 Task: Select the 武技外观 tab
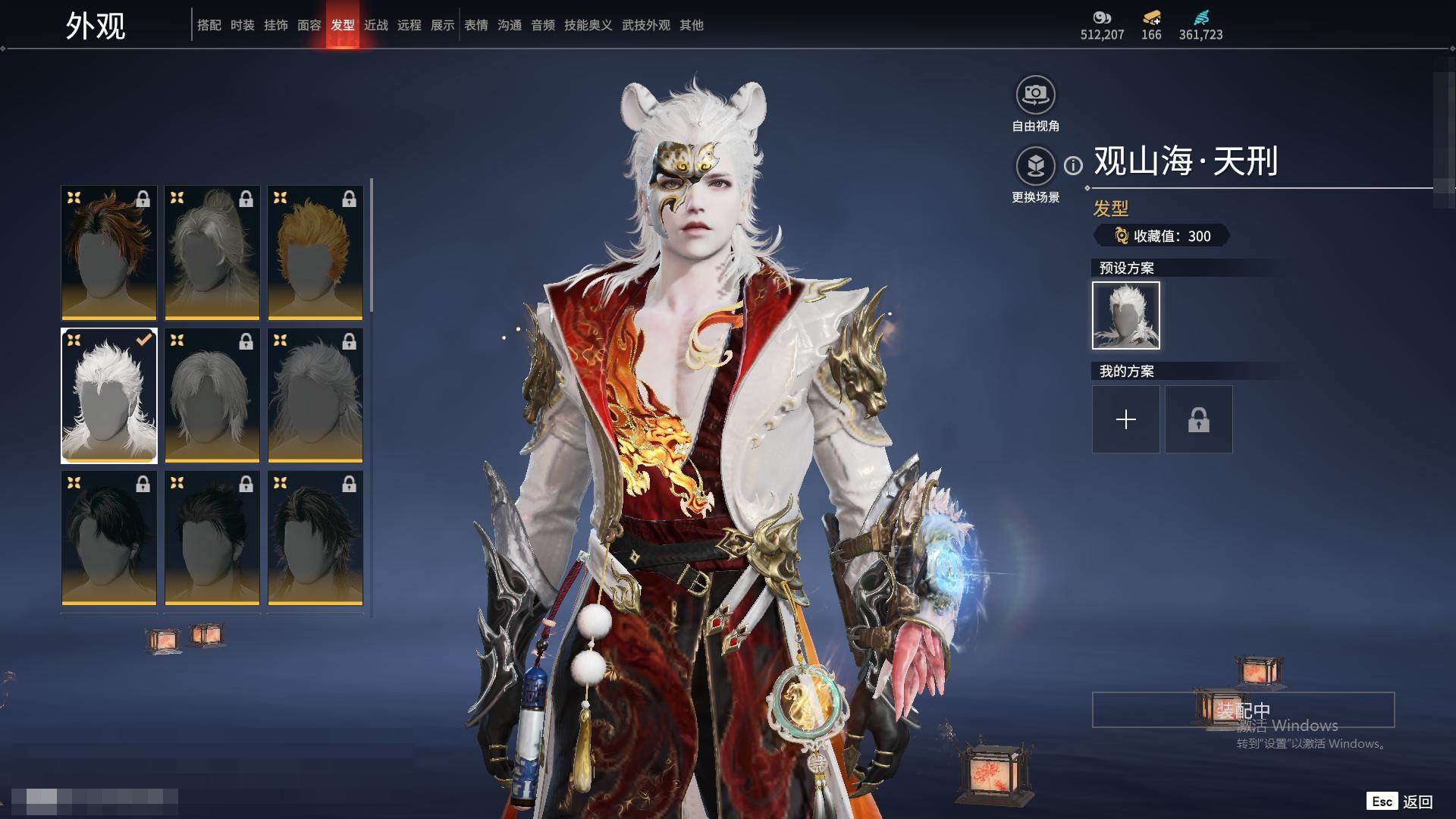pyautogui.click(x=645, y=25)
